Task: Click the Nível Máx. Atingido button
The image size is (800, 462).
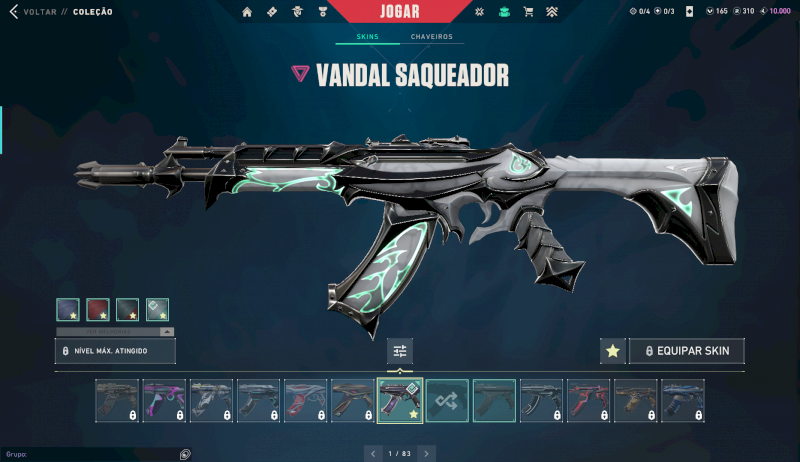Action: point(115,351)
